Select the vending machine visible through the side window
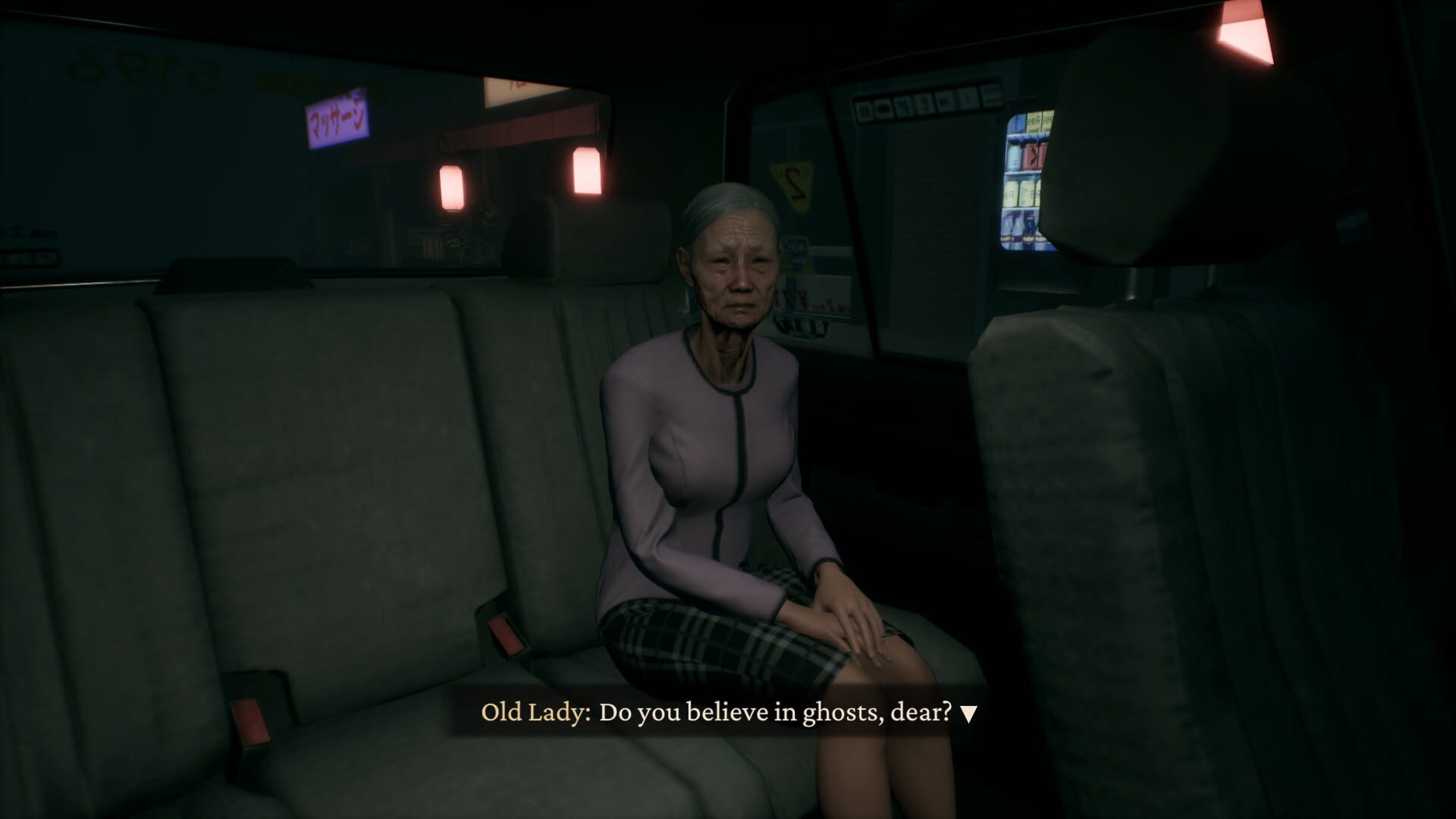 (1028, 174)
